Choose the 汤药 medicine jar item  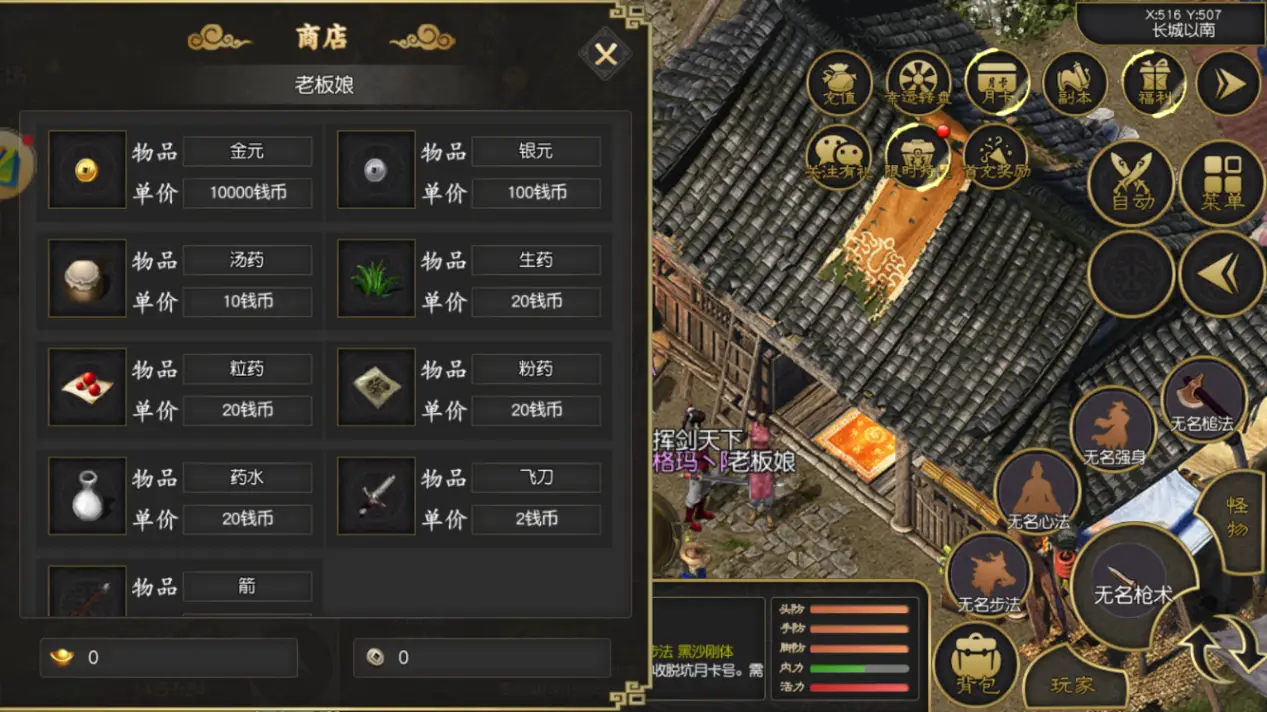coord(87,279)
